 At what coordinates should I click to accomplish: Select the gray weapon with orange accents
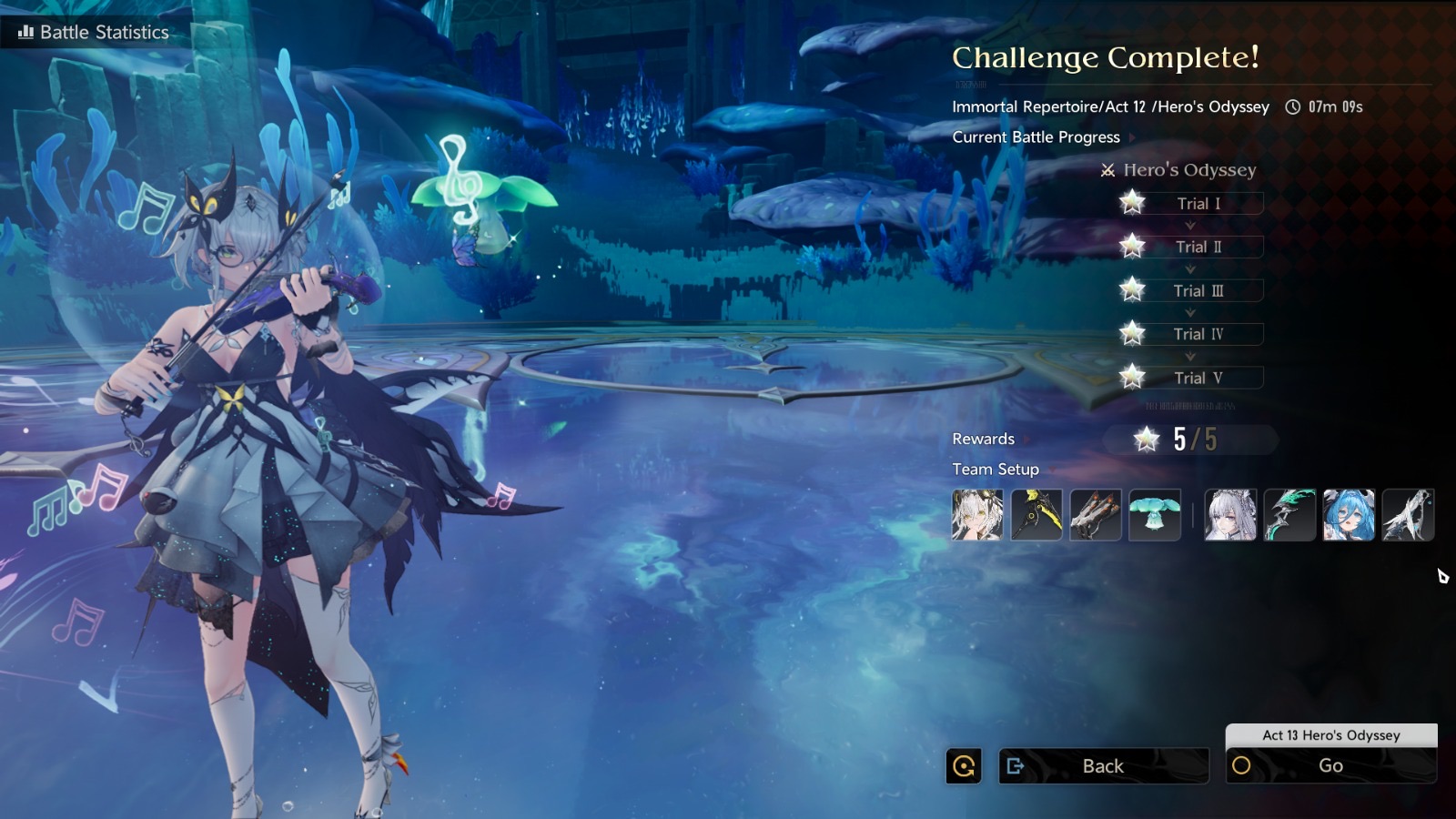pyautogui.click(x=1096, y=515)
